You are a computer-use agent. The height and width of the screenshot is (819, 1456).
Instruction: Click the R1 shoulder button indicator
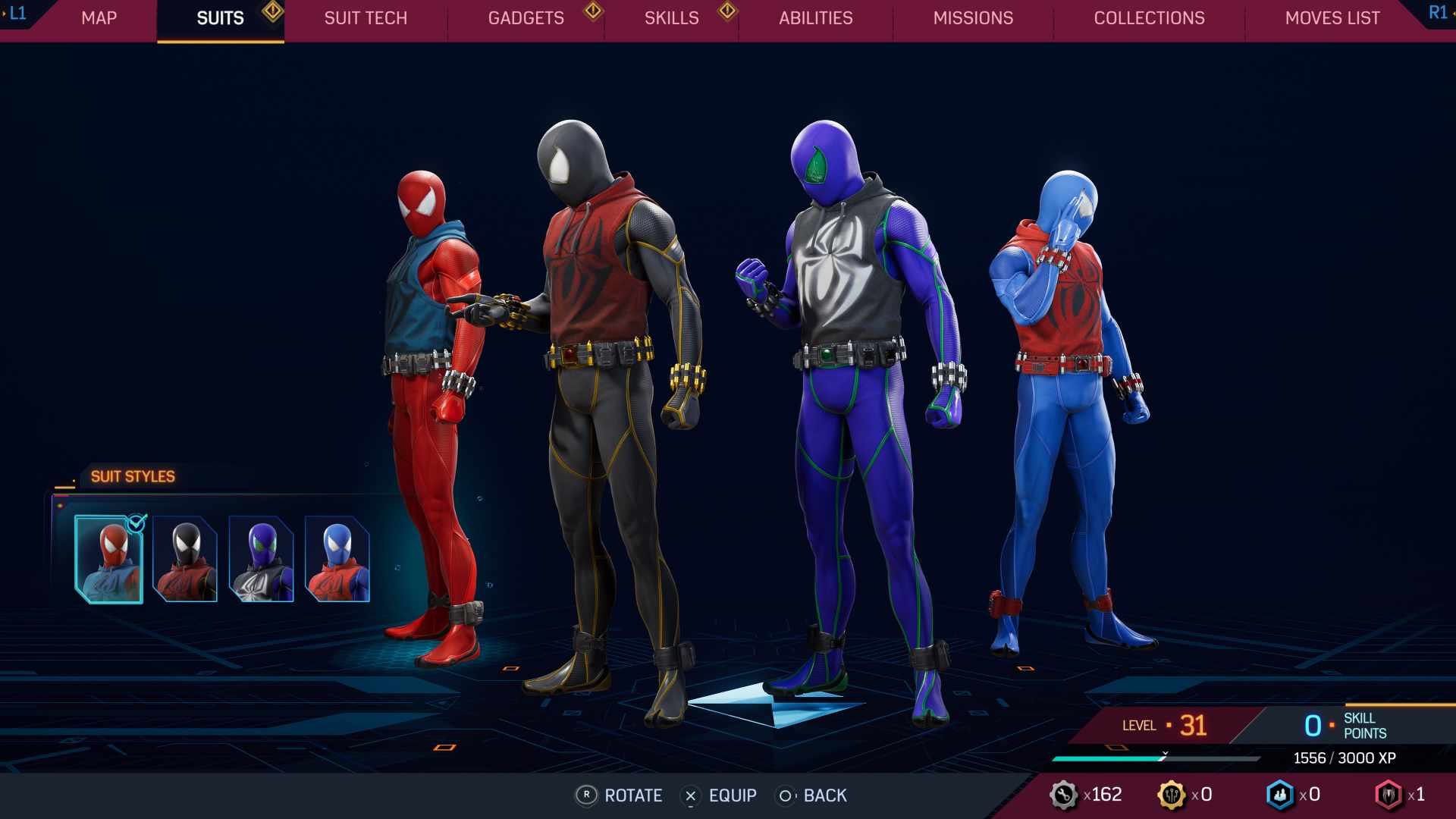1439,12
